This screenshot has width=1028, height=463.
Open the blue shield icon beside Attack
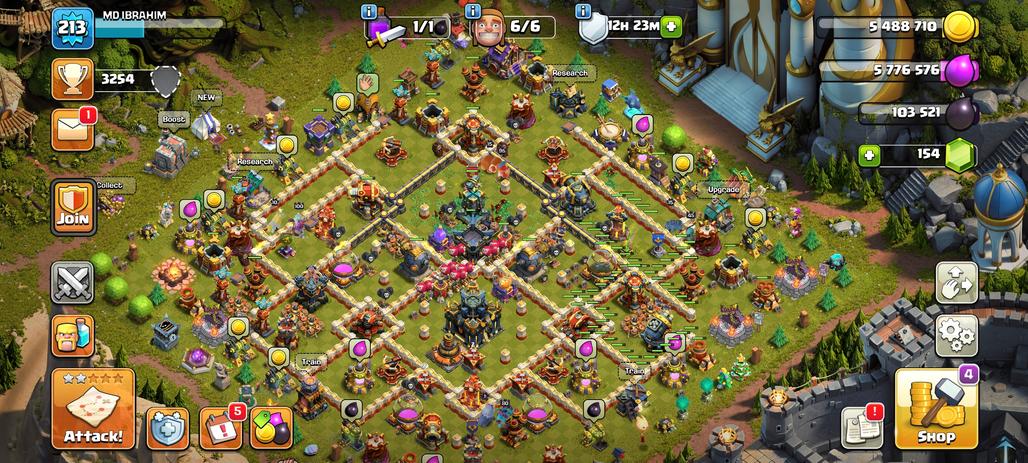pyautogui.click(x=168, y=428)
